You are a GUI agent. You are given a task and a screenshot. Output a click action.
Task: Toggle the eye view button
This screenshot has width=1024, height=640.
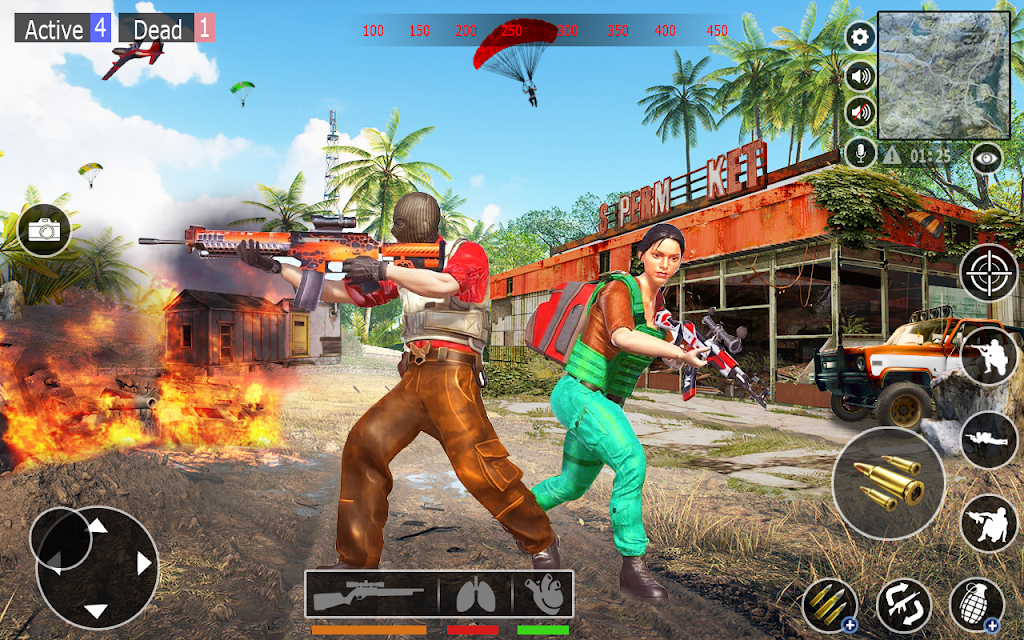point(987,157)
